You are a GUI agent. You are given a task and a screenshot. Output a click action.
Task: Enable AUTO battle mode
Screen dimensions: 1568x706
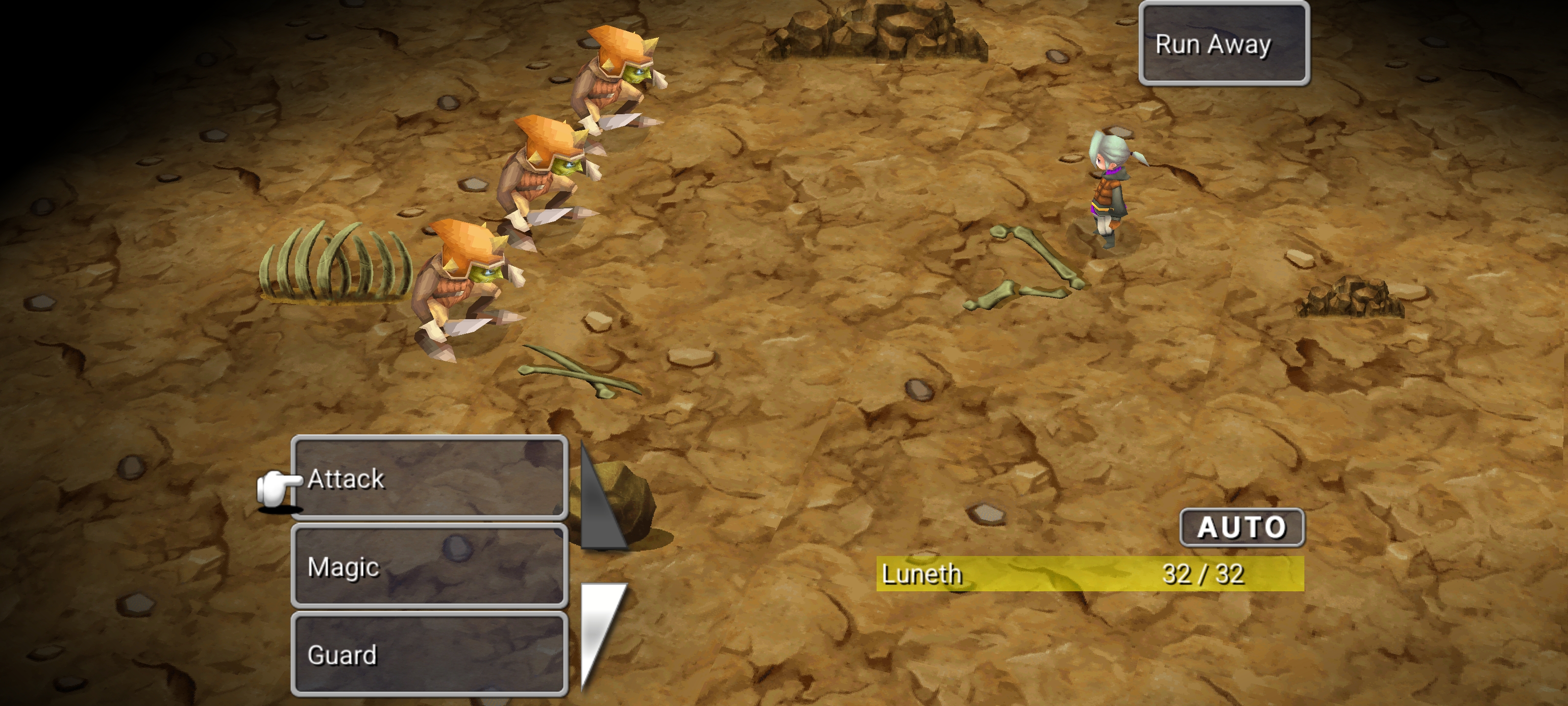[x=1242, y=528]
